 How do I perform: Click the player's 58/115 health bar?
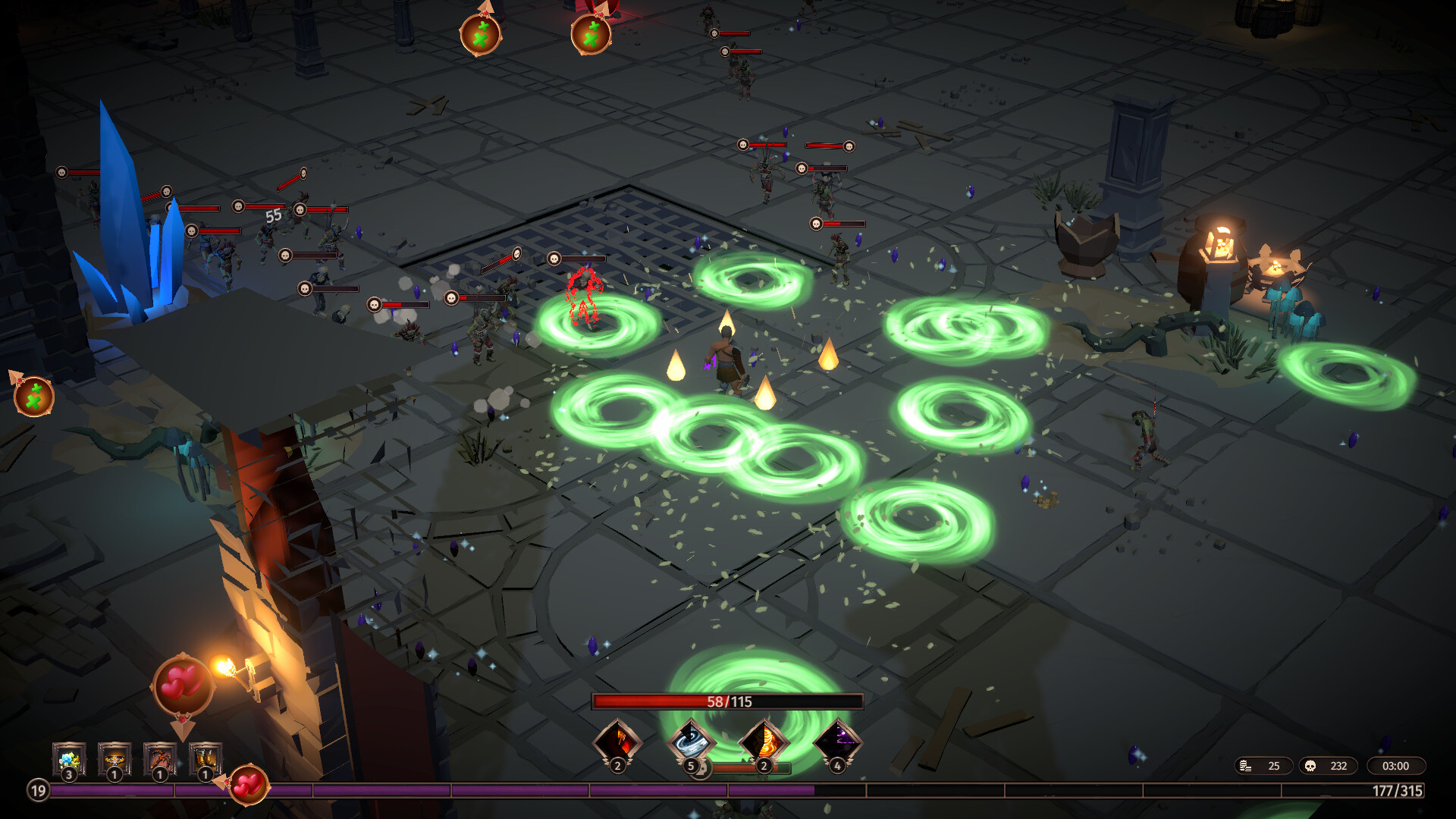tap(728, 702)
